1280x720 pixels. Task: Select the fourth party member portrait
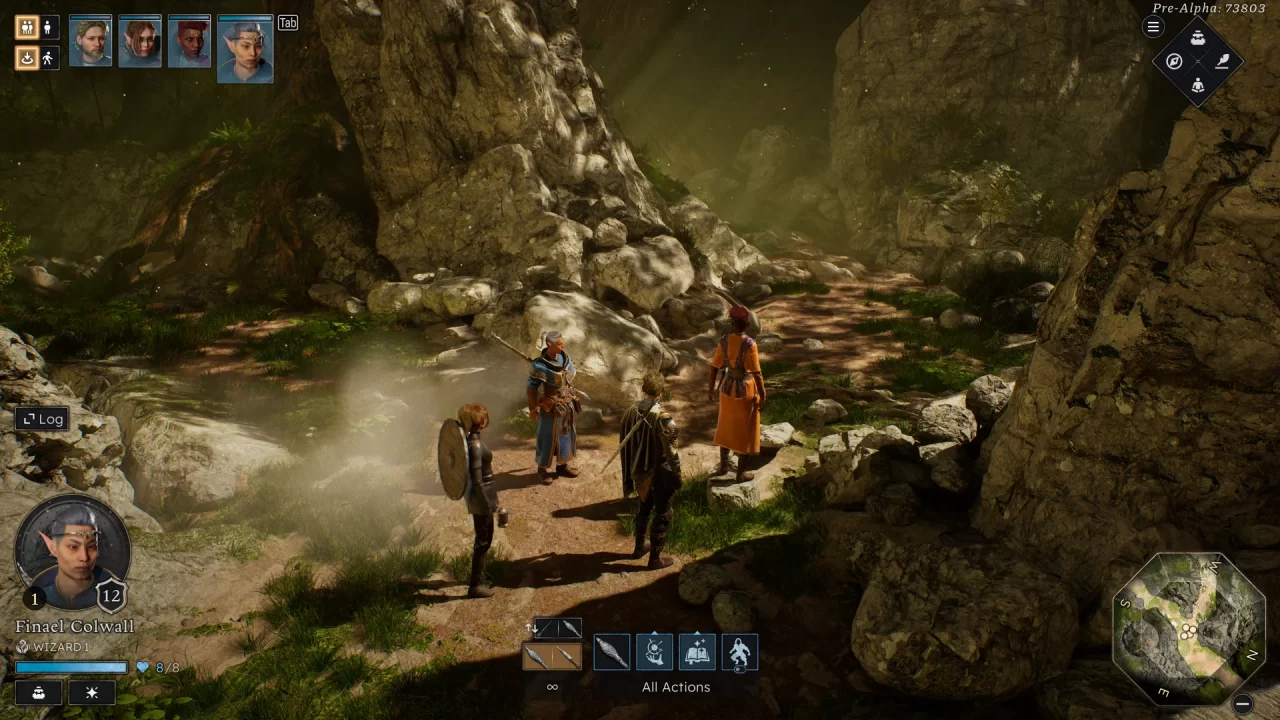245,47
